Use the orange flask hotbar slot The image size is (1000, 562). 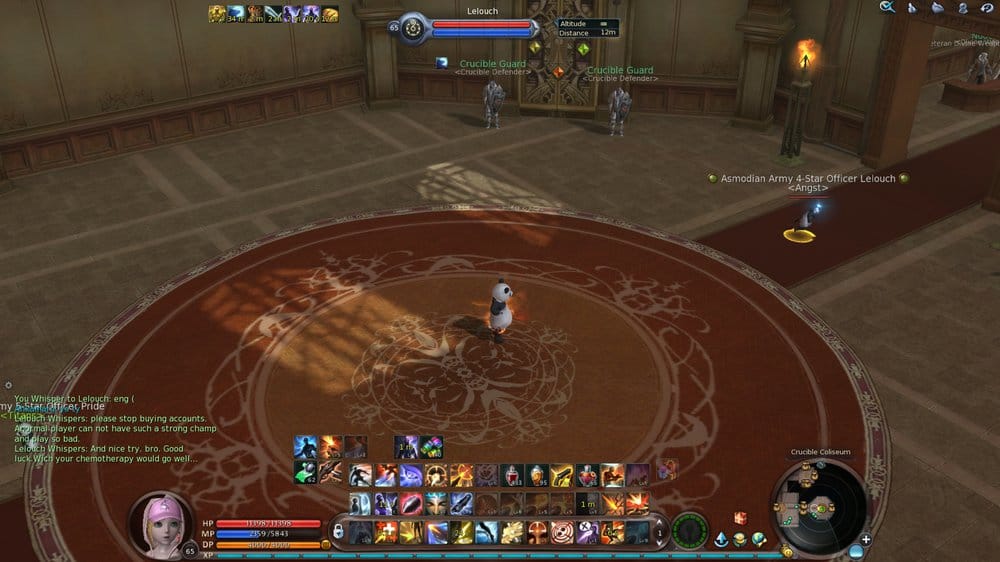click(x=536, y=475)
